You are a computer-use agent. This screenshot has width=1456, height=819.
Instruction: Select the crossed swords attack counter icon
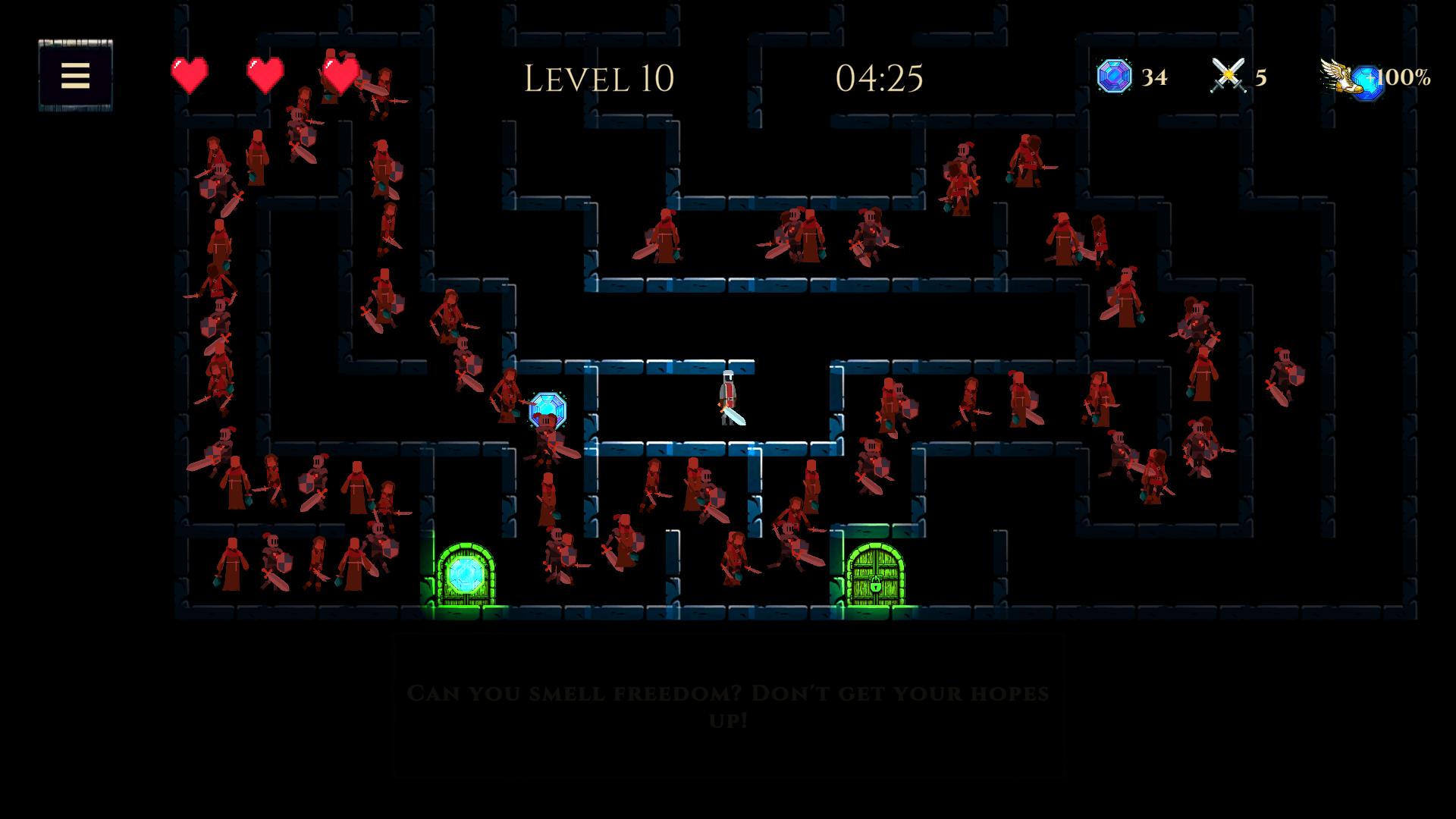click(x=1228, y=76)
